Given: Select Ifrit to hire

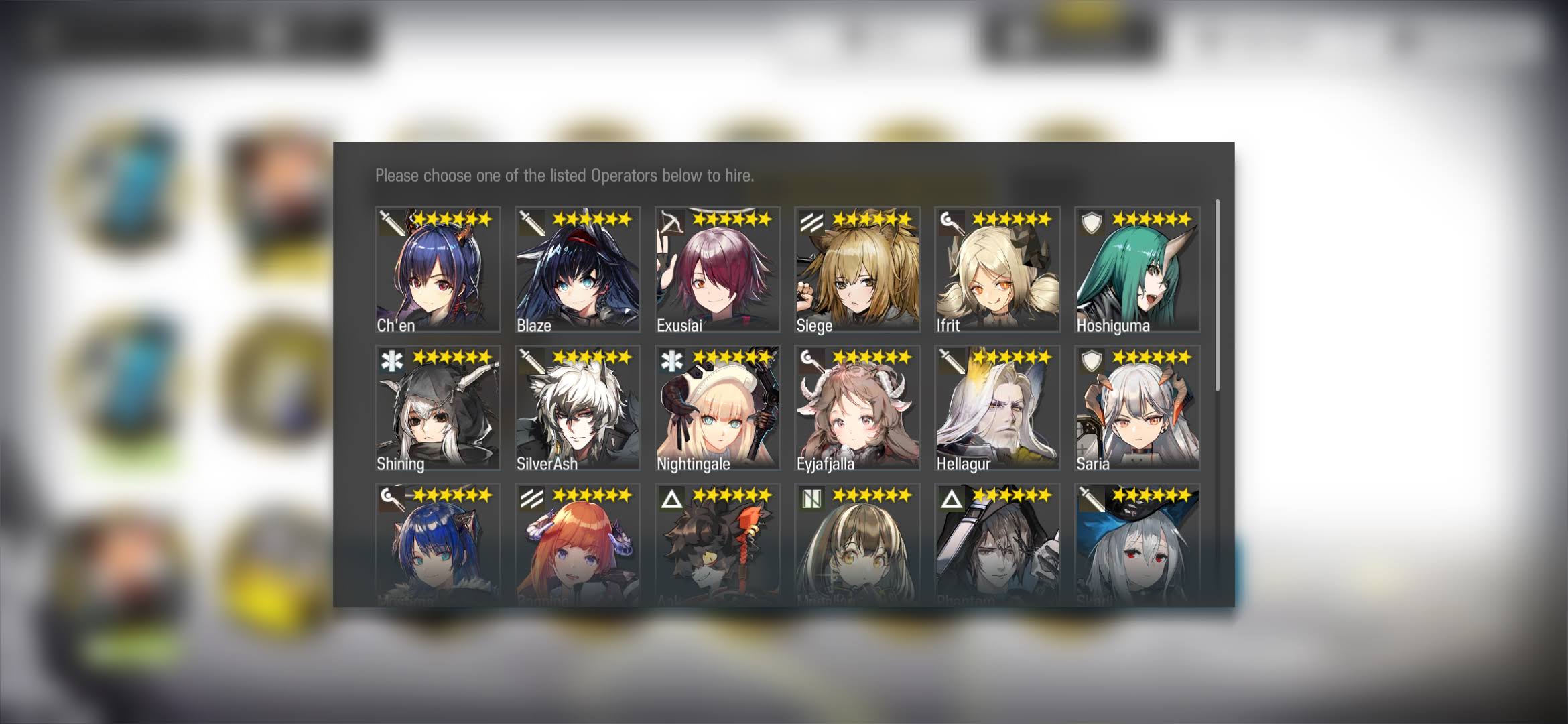Looking at the screenshot, I should (997, 269).
